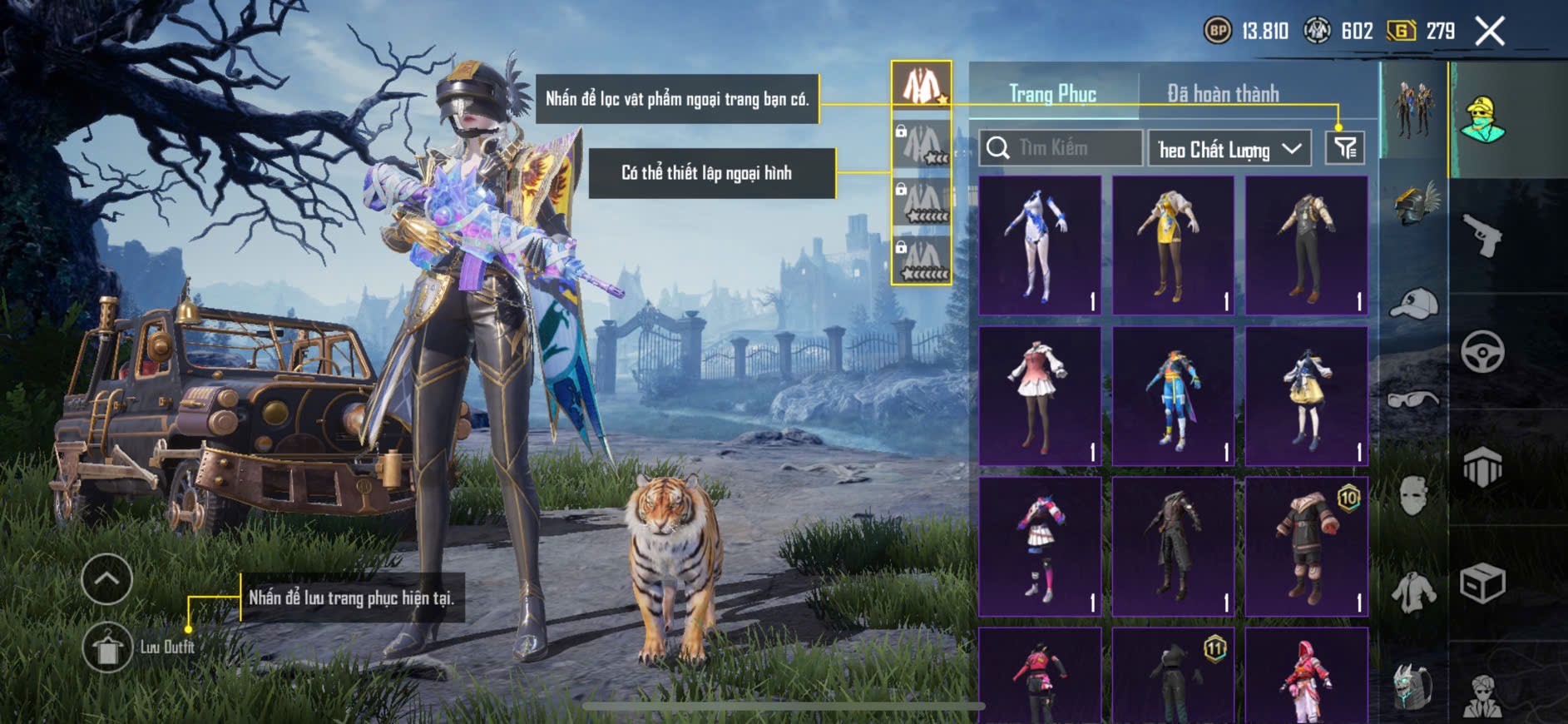Open the Đã hoàn thành tab

(1222, 94)
